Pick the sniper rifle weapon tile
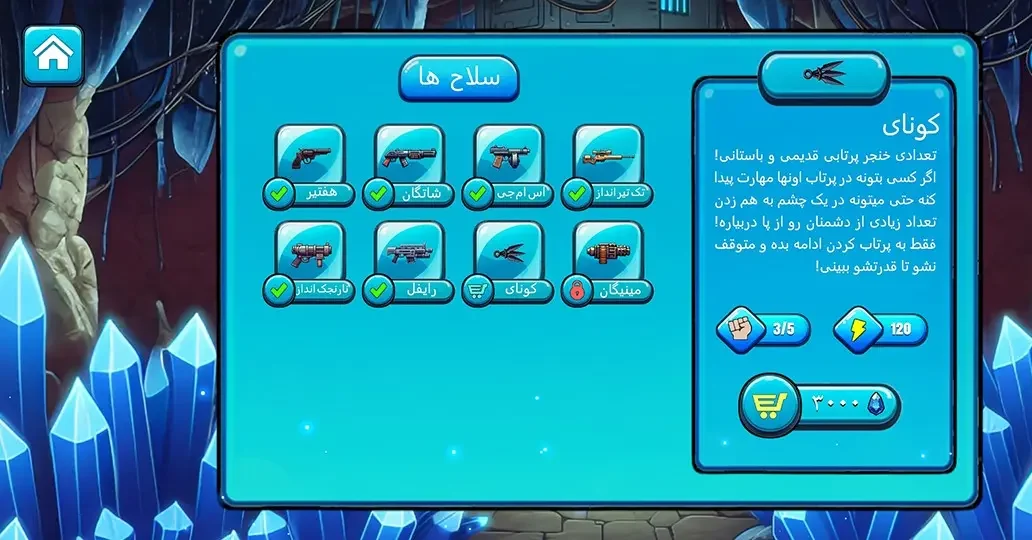This screenshot has height=540, width=1032. coord(608,159)
